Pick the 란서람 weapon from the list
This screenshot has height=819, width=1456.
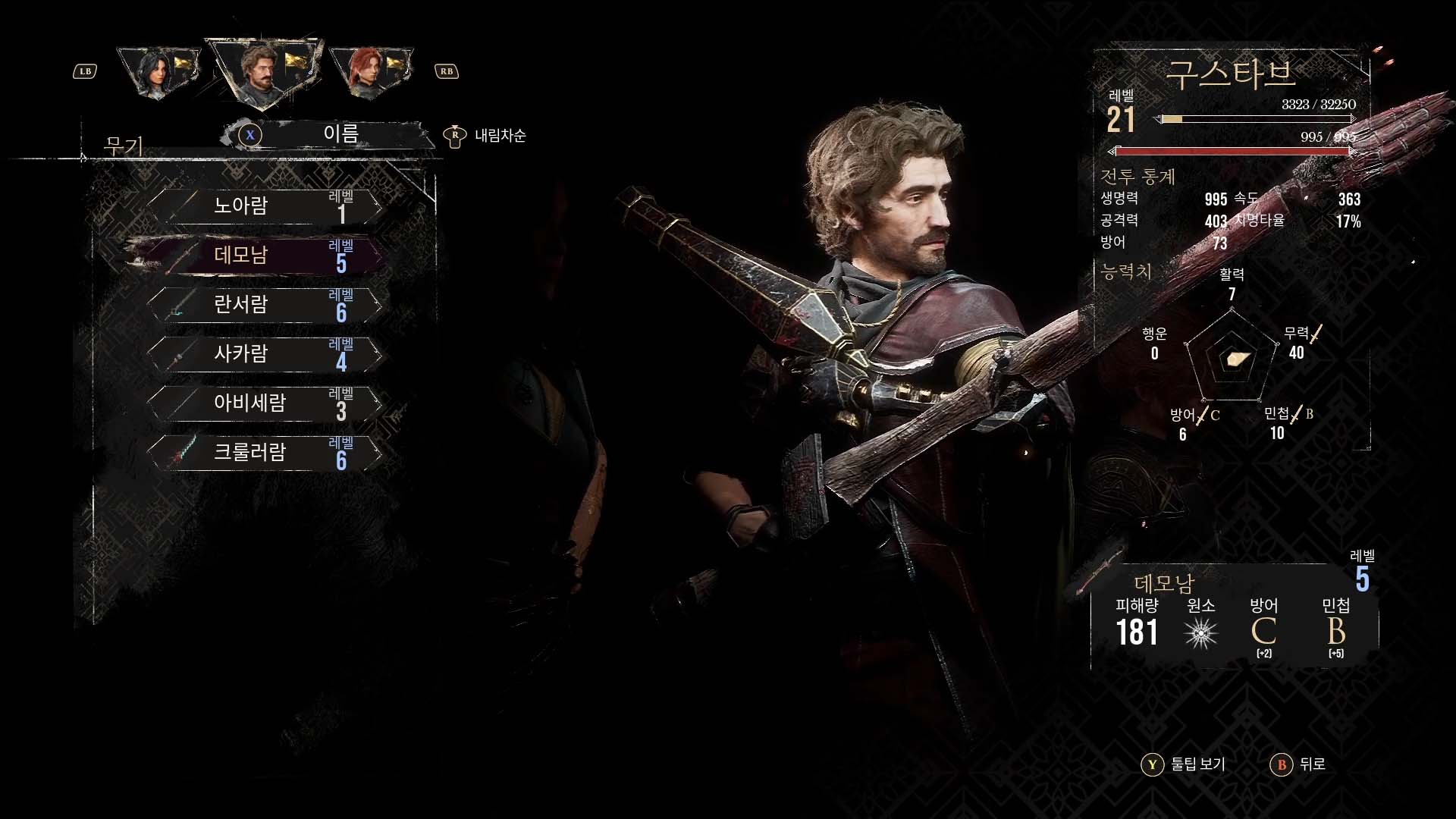[x=264, y=305]
